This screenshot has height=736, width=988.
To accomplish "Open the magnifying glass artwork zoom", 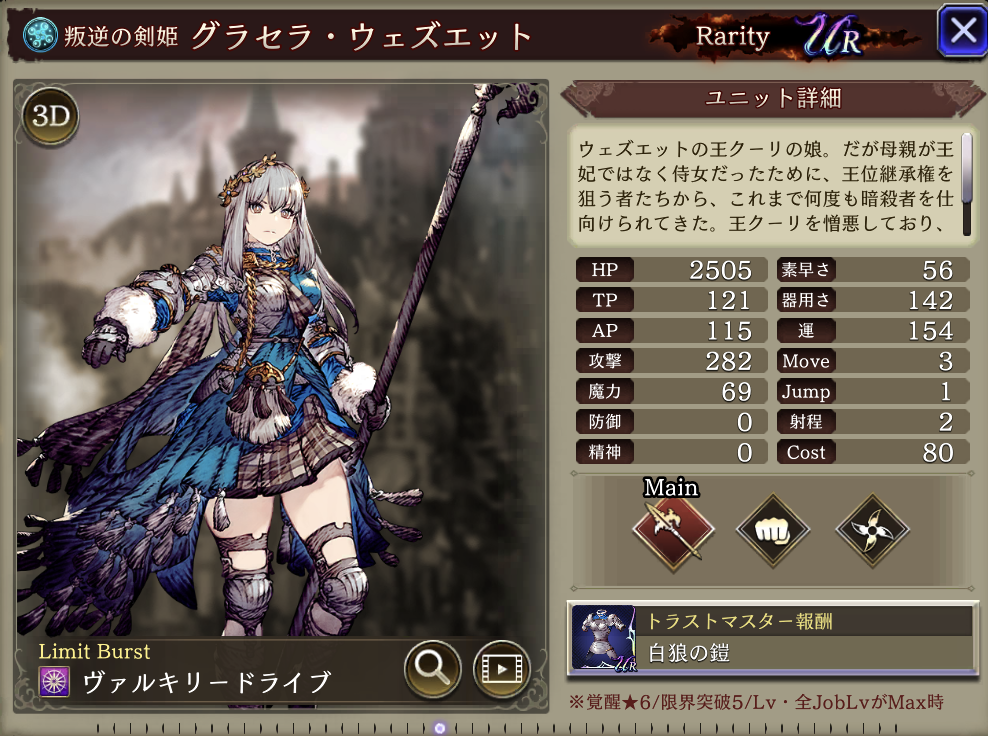I will [432, 668].
